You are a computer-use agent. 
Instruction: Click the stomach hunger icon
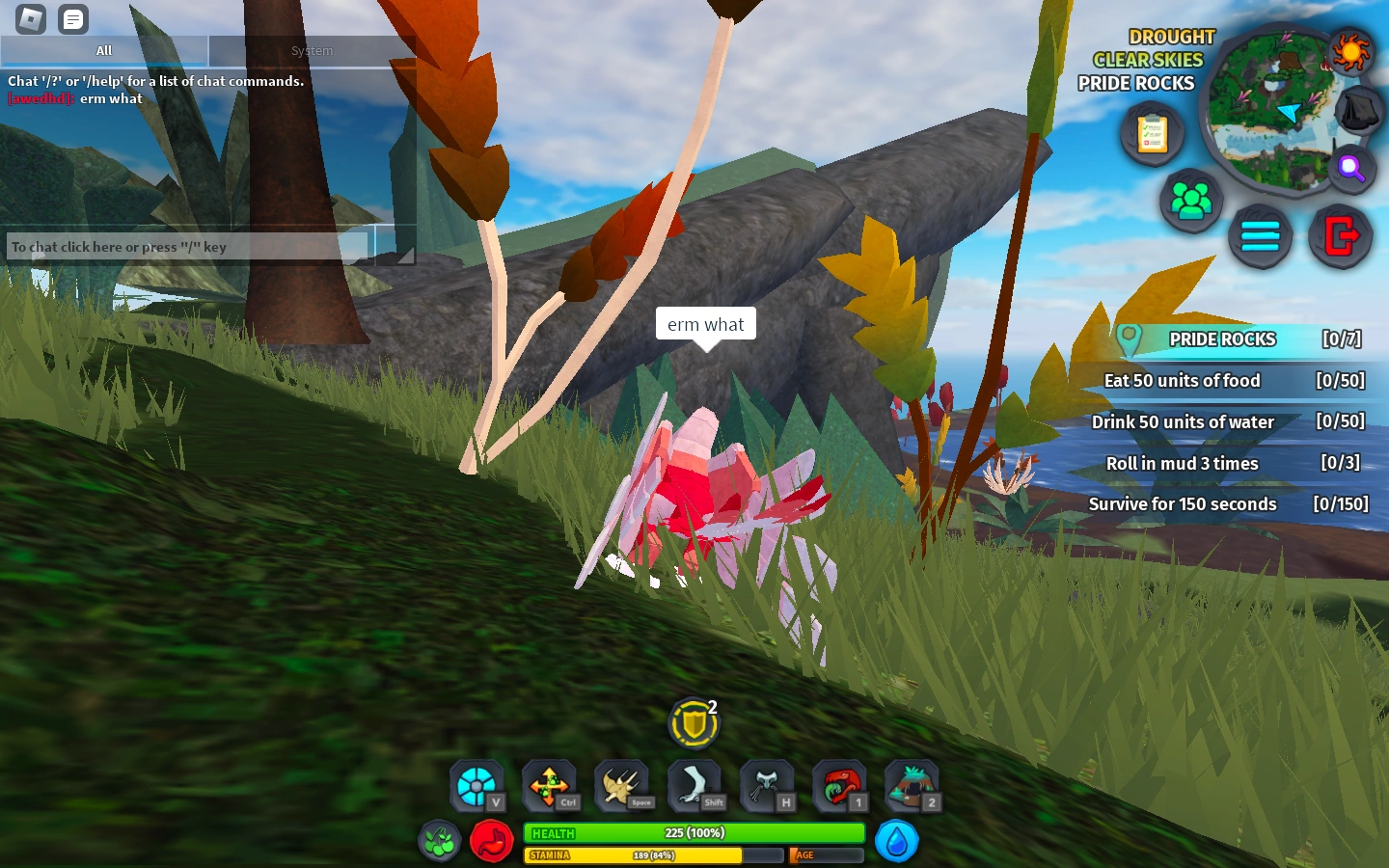pos(492,840)
